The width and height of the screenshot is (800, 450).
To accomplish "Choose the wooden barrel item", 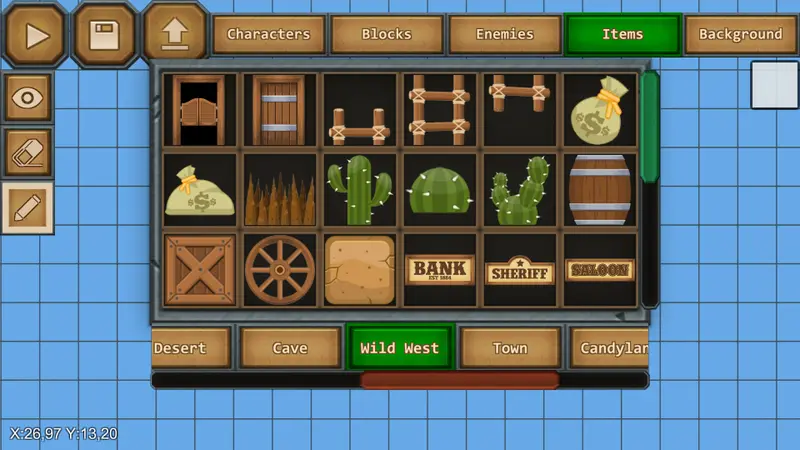I will pos(599,190).
